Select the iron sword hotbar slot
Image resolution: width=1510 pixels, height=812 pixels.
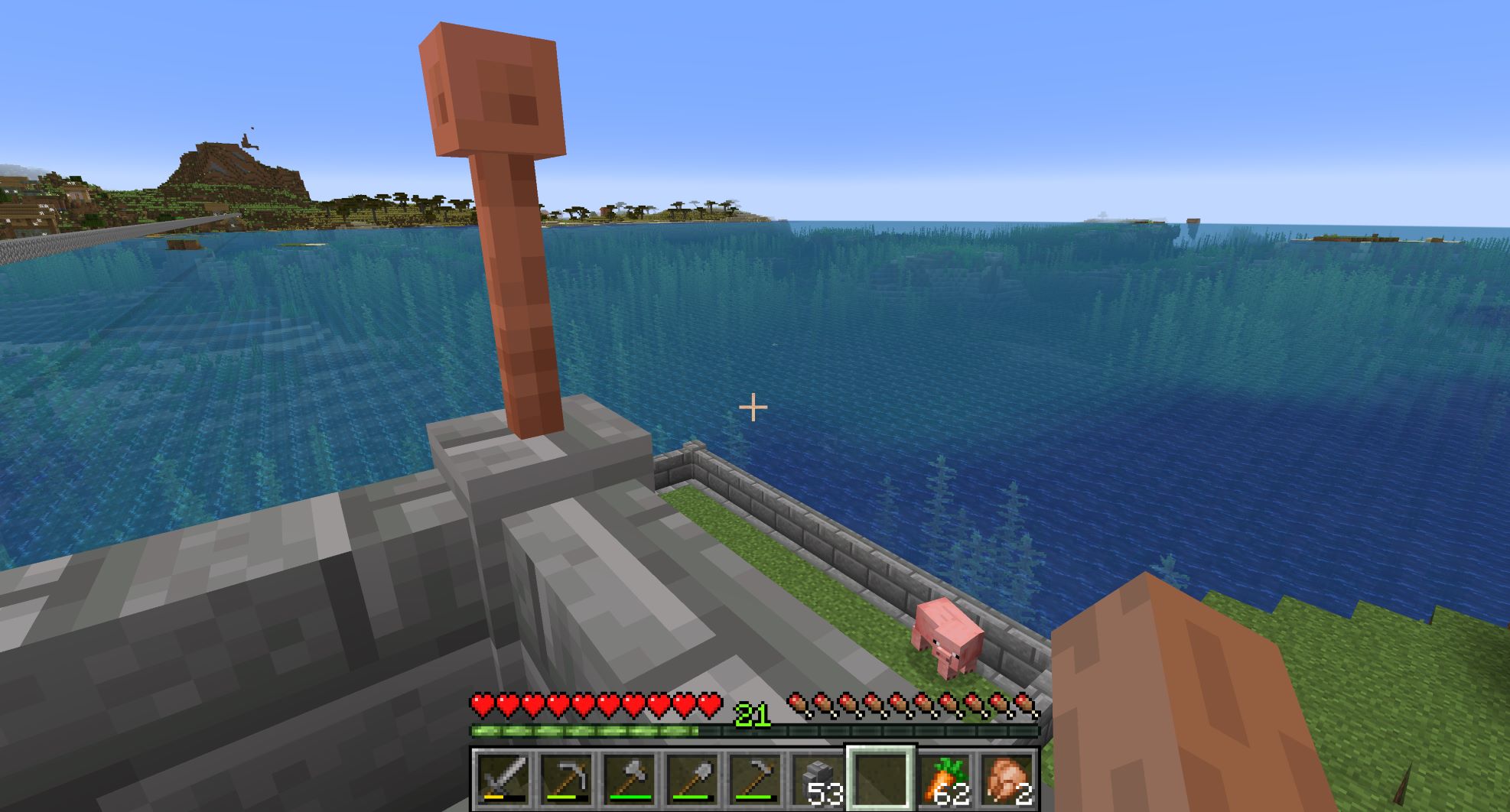[502, 779]
